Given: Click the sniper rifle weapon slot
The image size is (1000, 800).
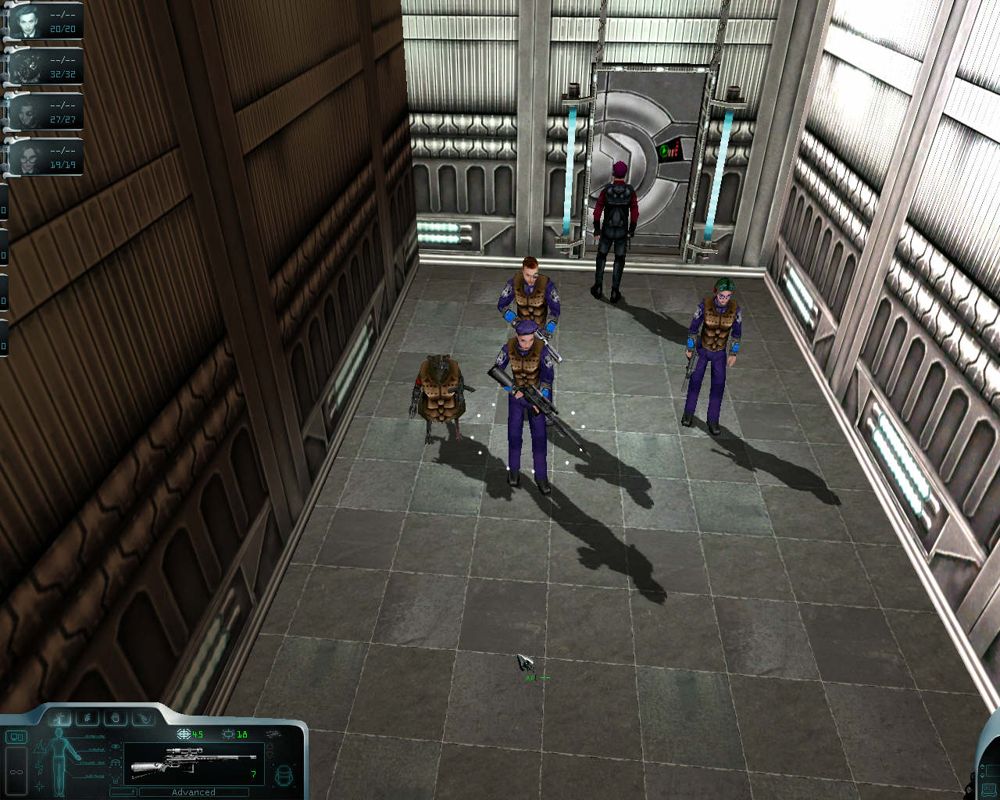Looking at the screenshot, I should pos(194,763).
